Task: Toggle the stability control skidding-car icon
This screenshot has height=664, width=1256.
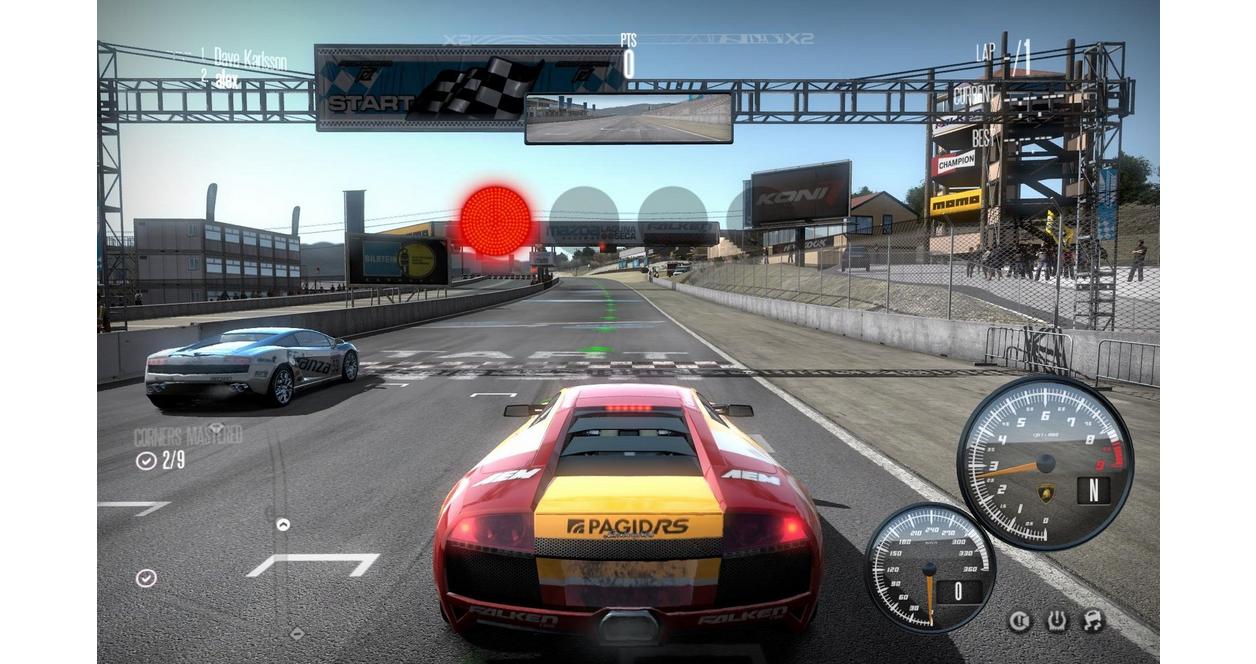Action: [1093, 621]
